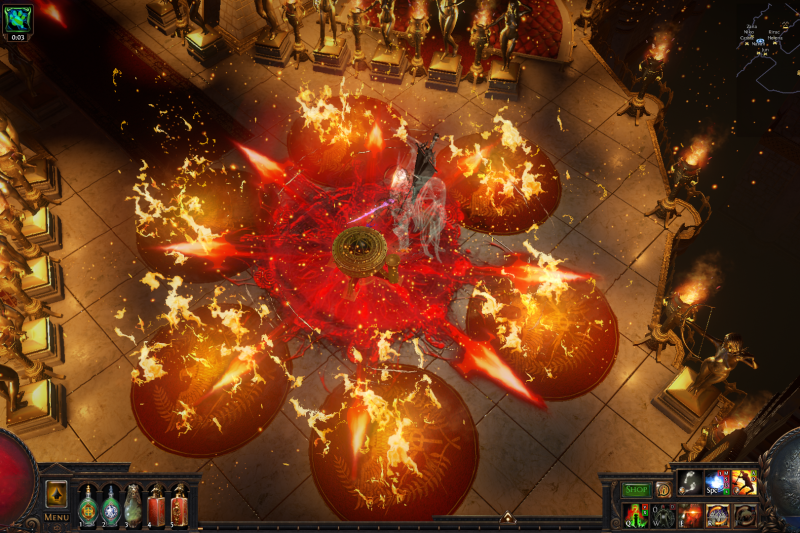Activate the blue orb spell skill
This screenshot has height=533, width=800.
pos(717,483)
